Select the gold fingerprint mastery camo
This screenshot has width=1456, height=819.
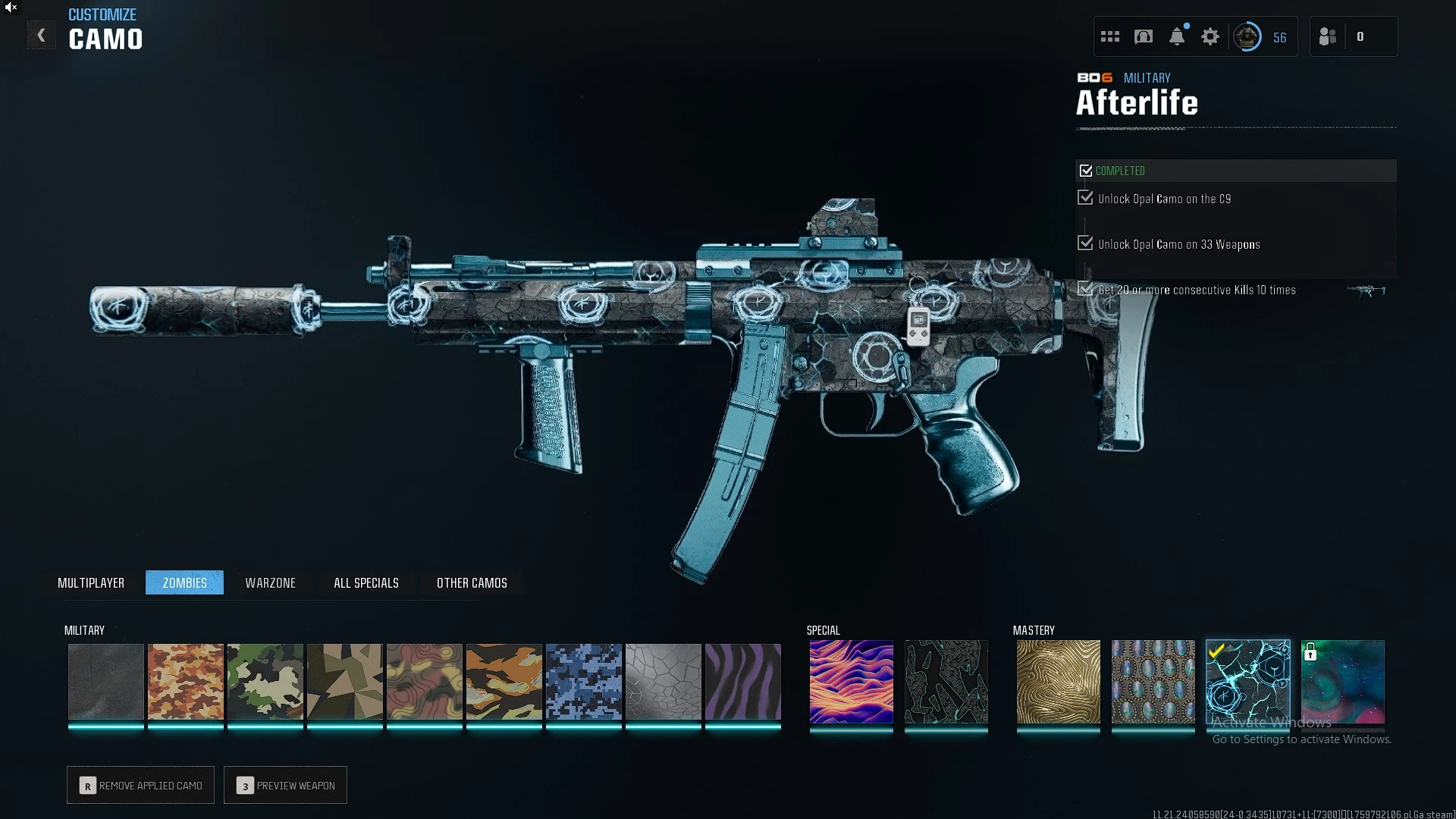pos(1058,682)
